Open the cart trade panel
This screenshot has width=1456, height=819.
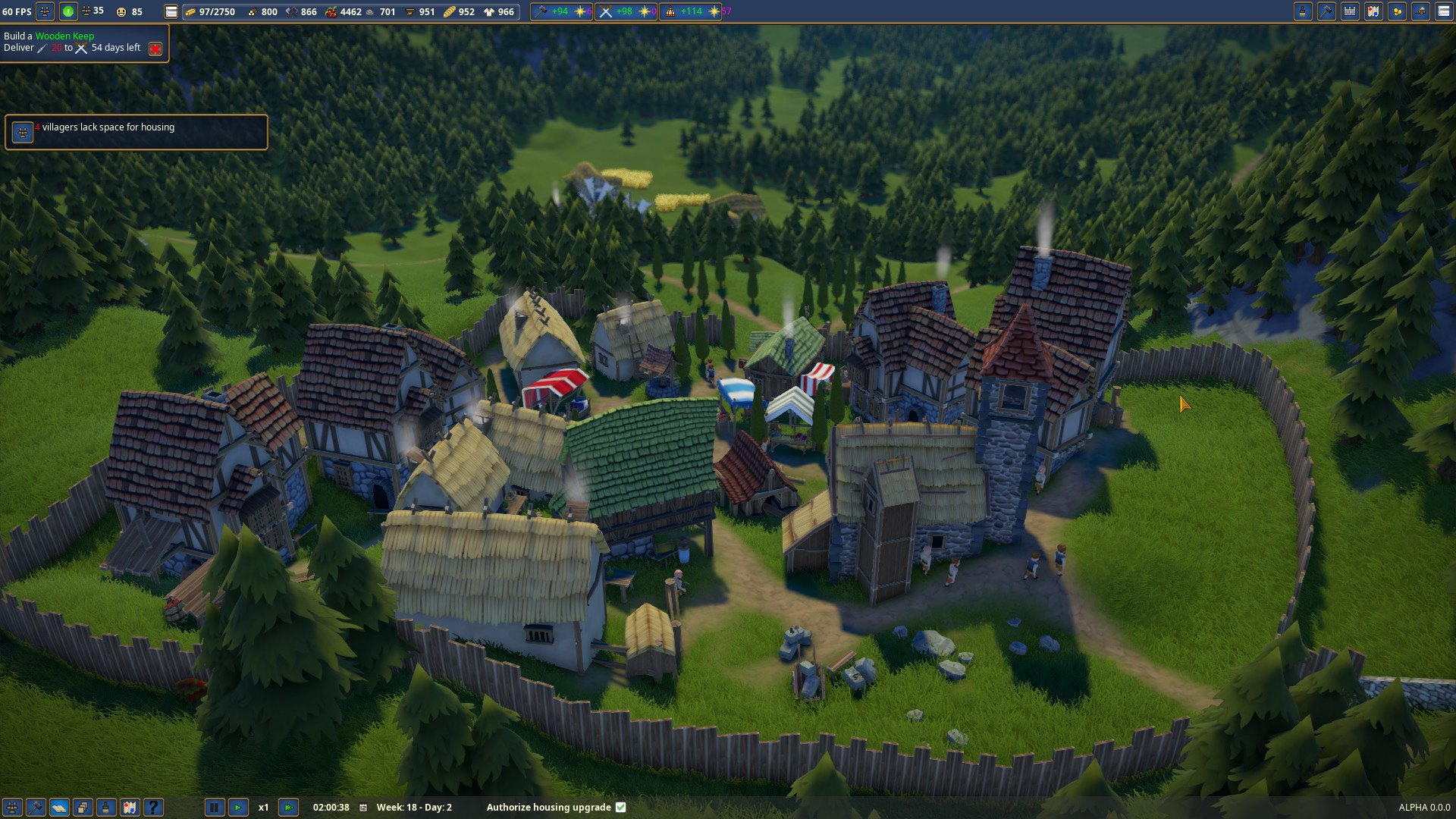(1420, 11)
